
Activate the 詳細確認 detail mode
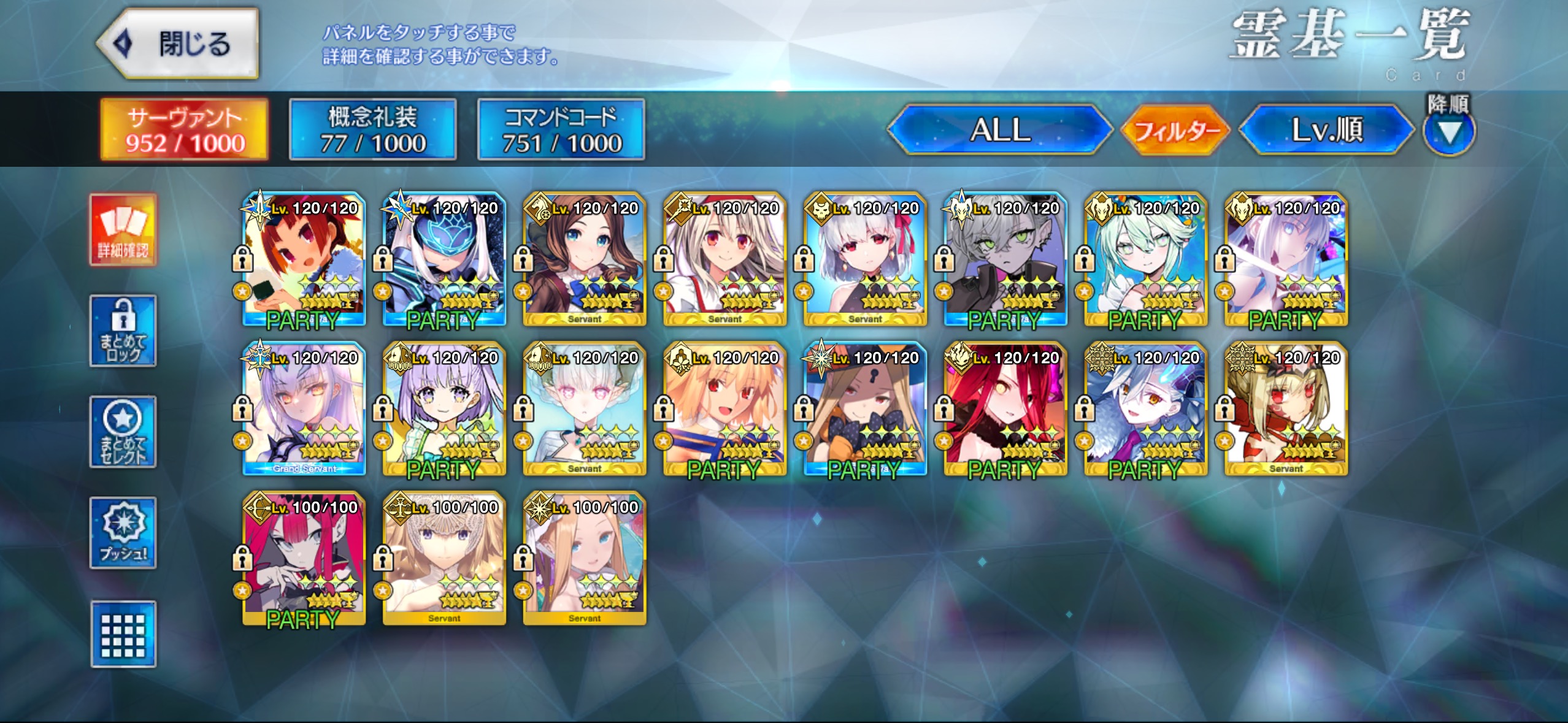[x=123, y=230]
